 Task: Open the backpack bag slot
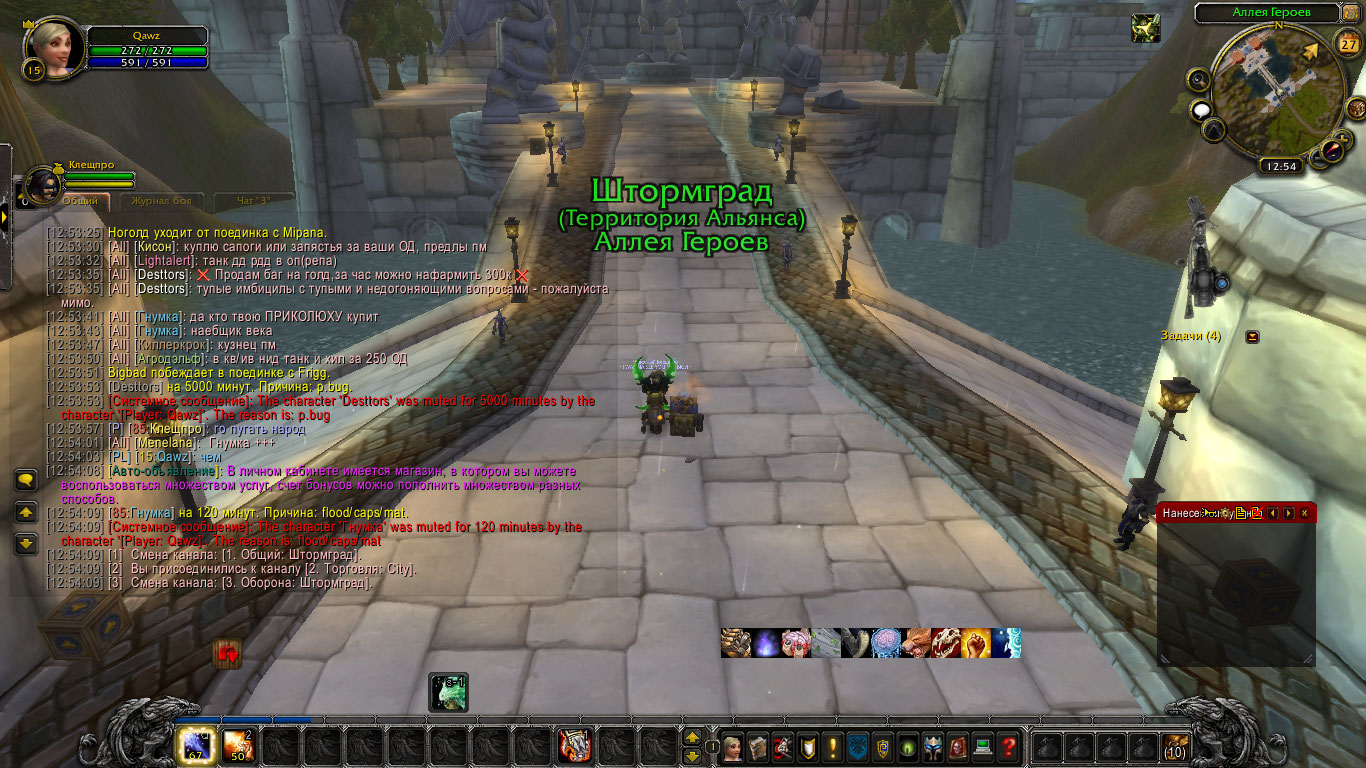coord(1175,746)
